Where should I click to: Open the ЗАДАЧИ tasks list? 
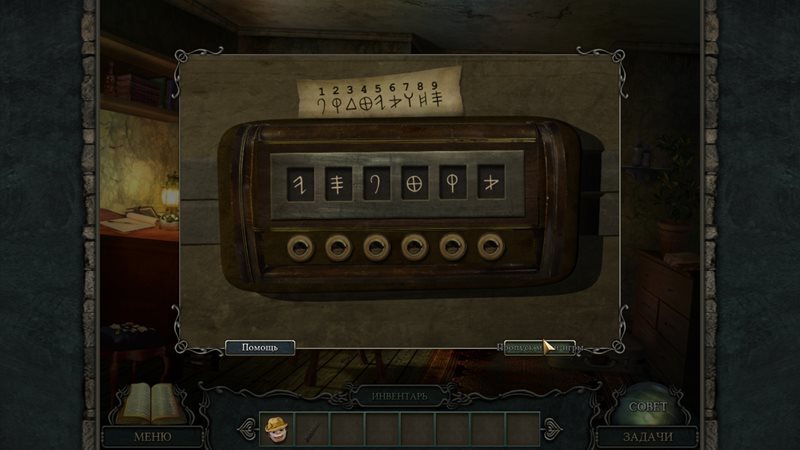pyautogui.click(x=647, y=436)
